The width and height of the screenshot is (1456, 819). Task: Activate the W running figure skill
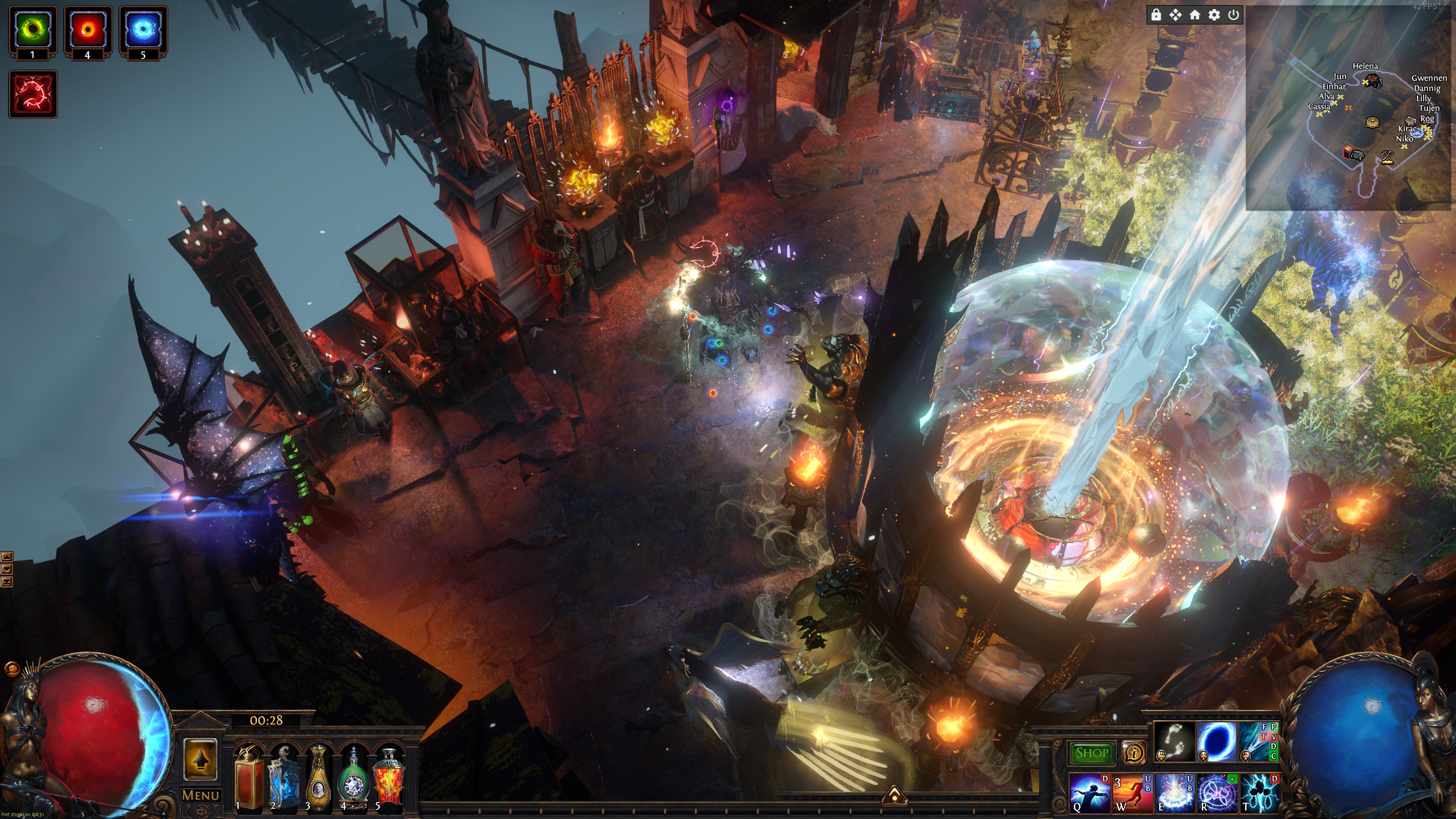[1132, 792]
